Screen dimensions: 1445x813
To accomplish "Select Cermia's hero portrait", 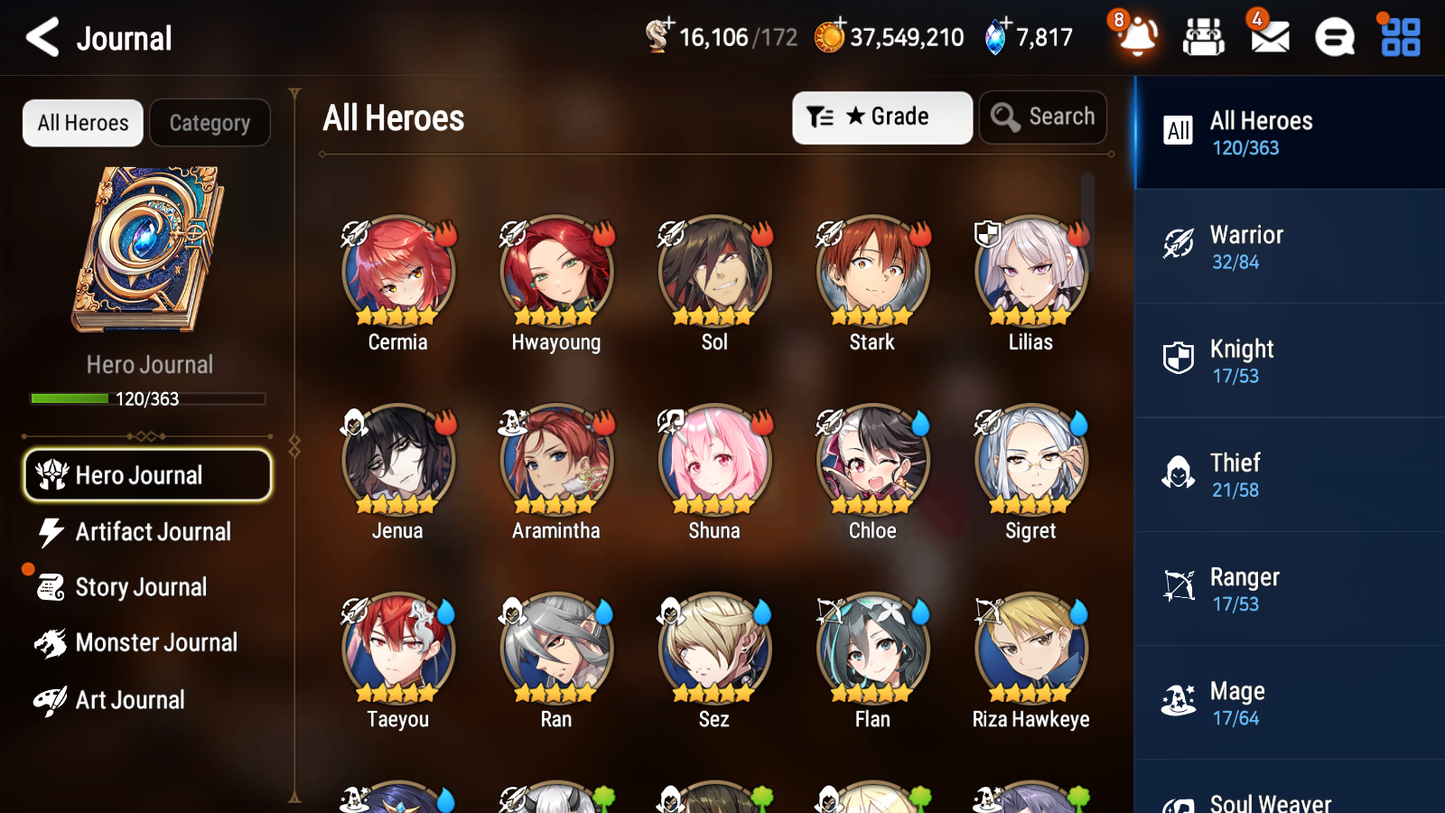I will point(397,271).
